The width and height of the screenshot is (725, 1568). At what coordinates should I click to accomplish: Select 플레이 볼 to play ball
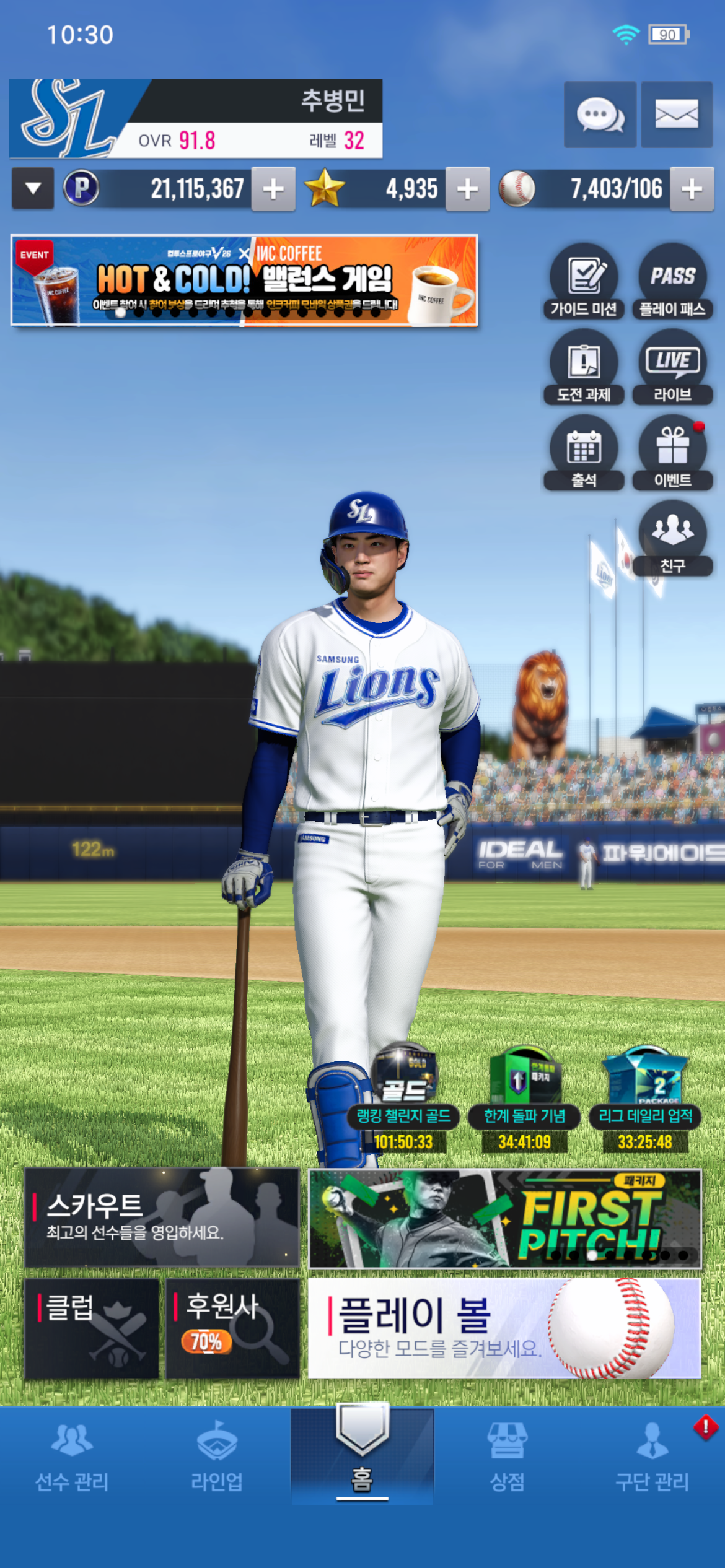(x=504, y=1328)
